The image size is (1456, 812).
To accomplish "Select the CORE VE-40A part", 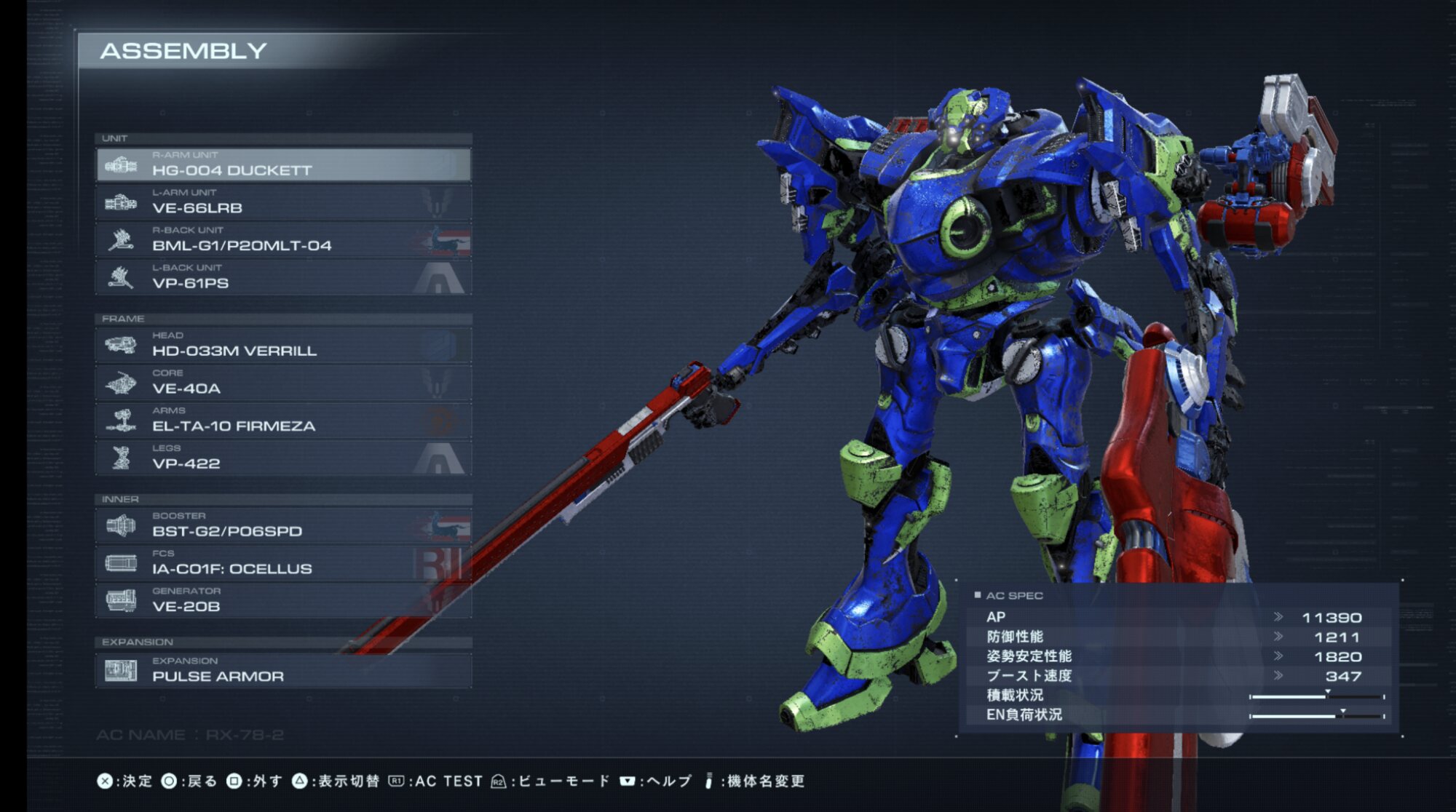I will (283, 383).
